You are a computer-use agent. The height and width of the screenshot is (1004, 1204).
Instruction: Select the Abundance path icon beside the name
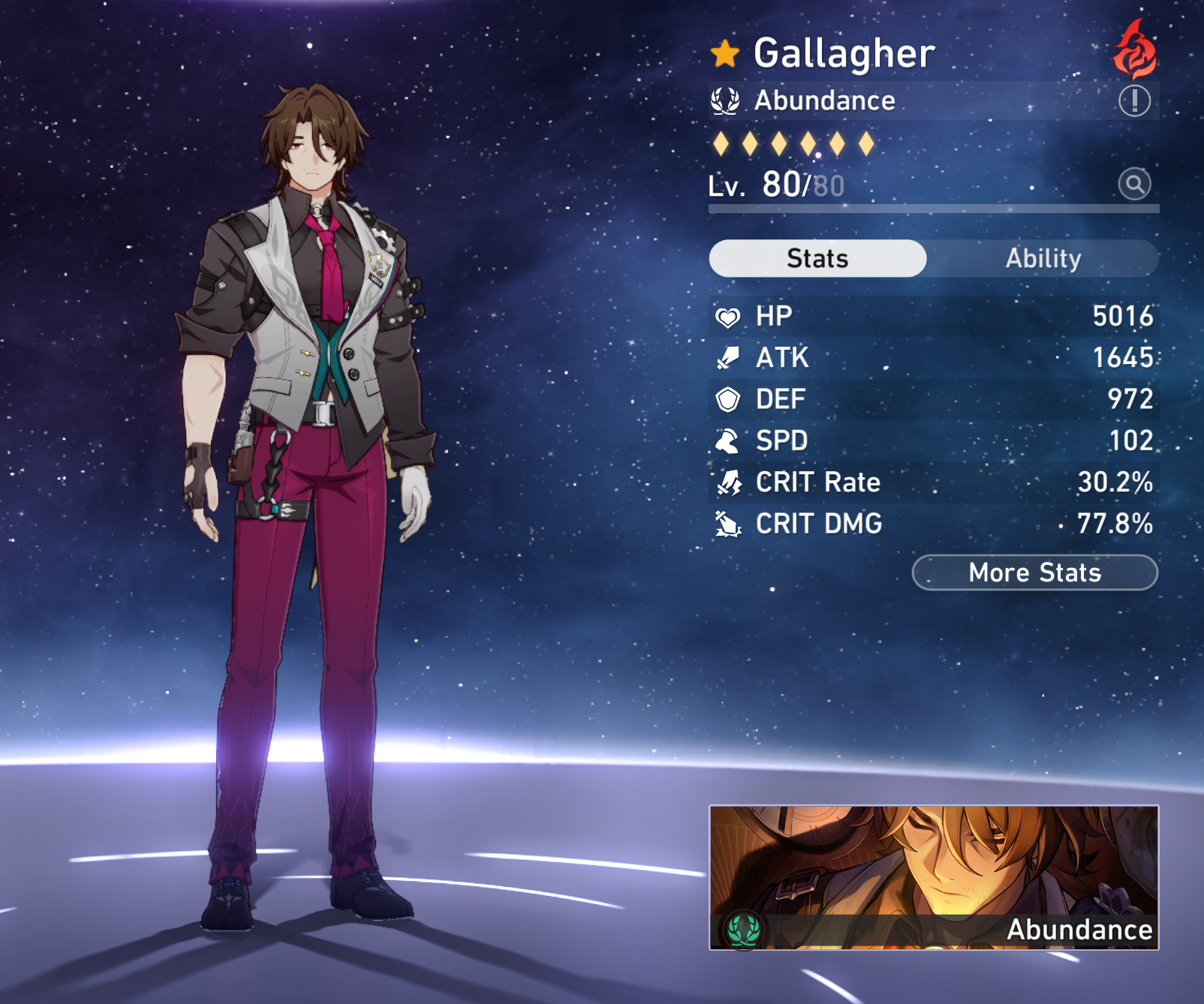pyautogui.click(x=724, y=100)
